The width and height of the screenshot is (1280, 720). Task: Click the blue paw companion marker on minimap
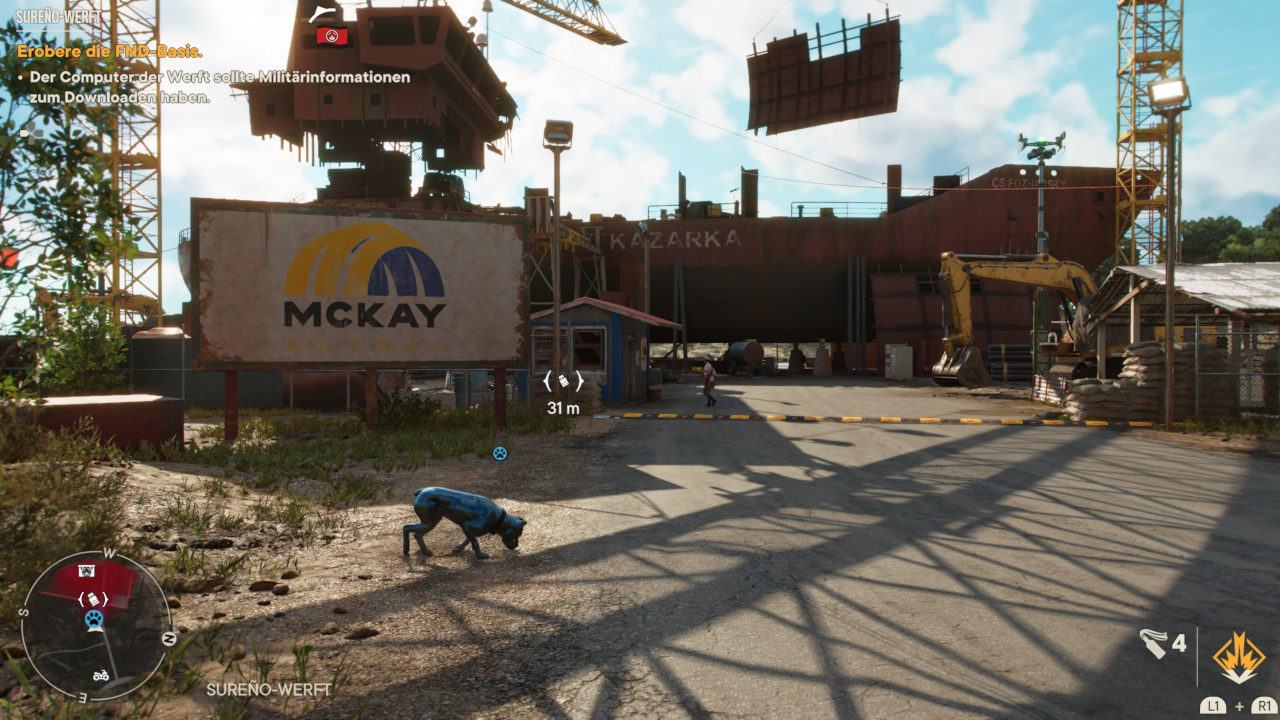pos(94,619)
